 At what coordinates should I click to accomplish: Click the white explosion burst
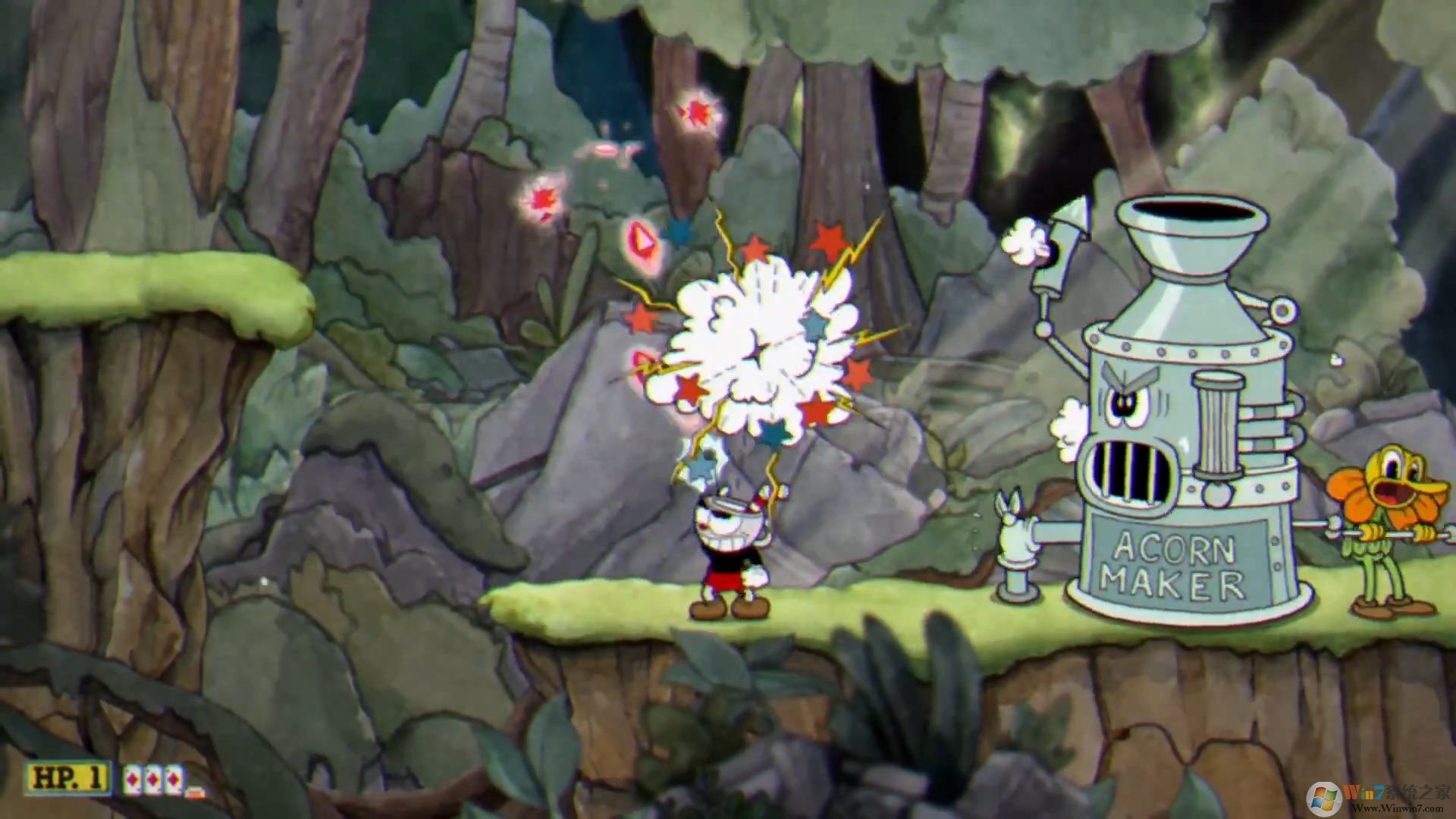pos(758,349)
